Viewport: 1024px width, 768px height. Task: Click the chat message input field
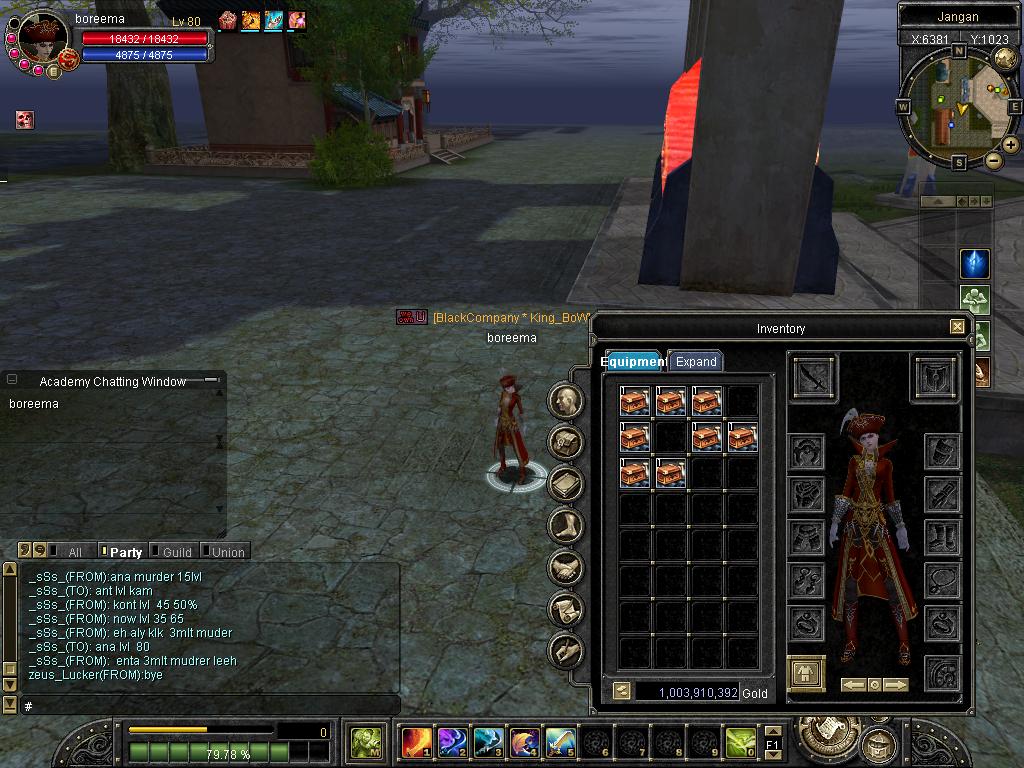pos(210,706)
